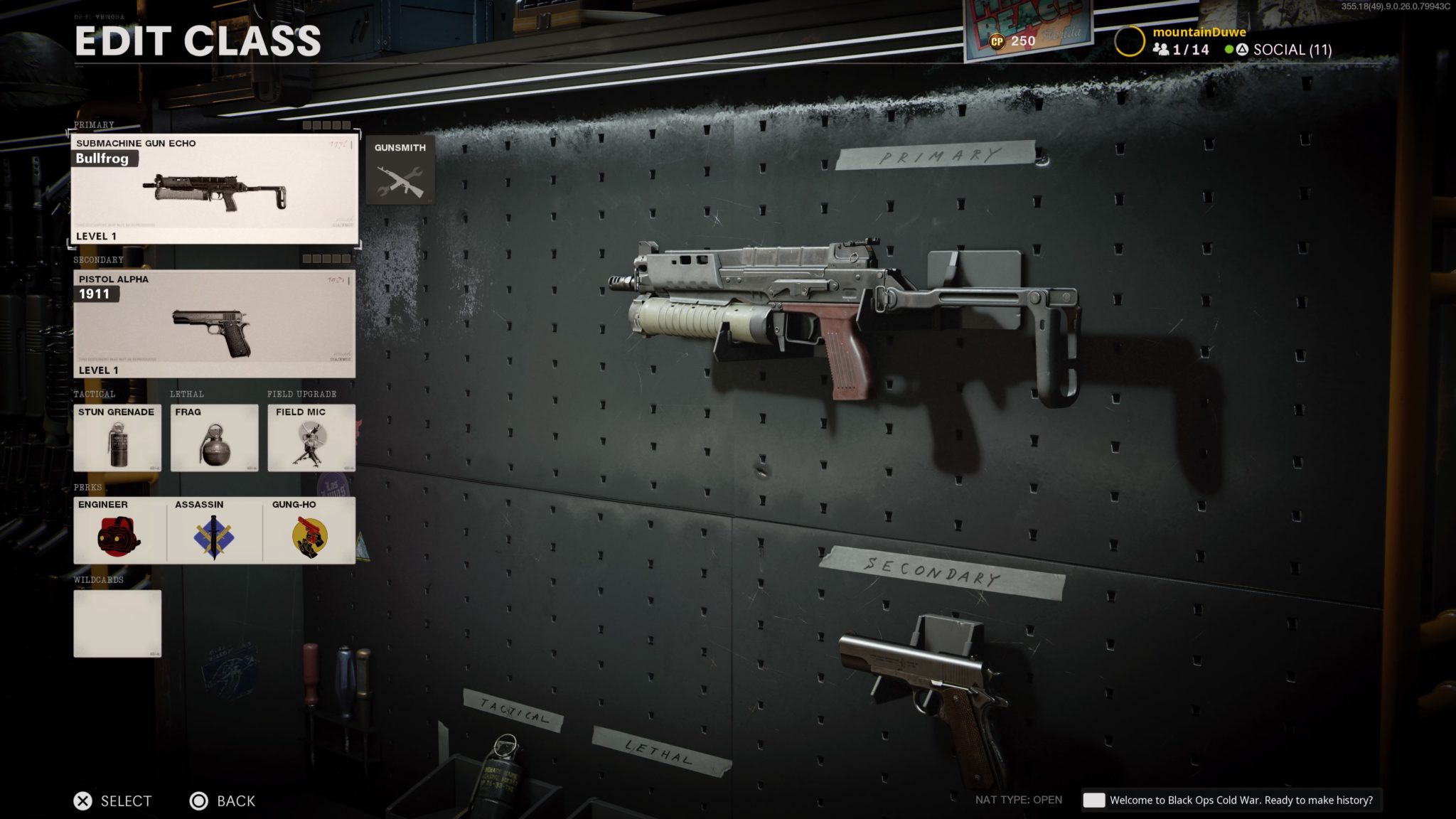Select the Stun Grenade tactical icon

click(x=117, y=439)
